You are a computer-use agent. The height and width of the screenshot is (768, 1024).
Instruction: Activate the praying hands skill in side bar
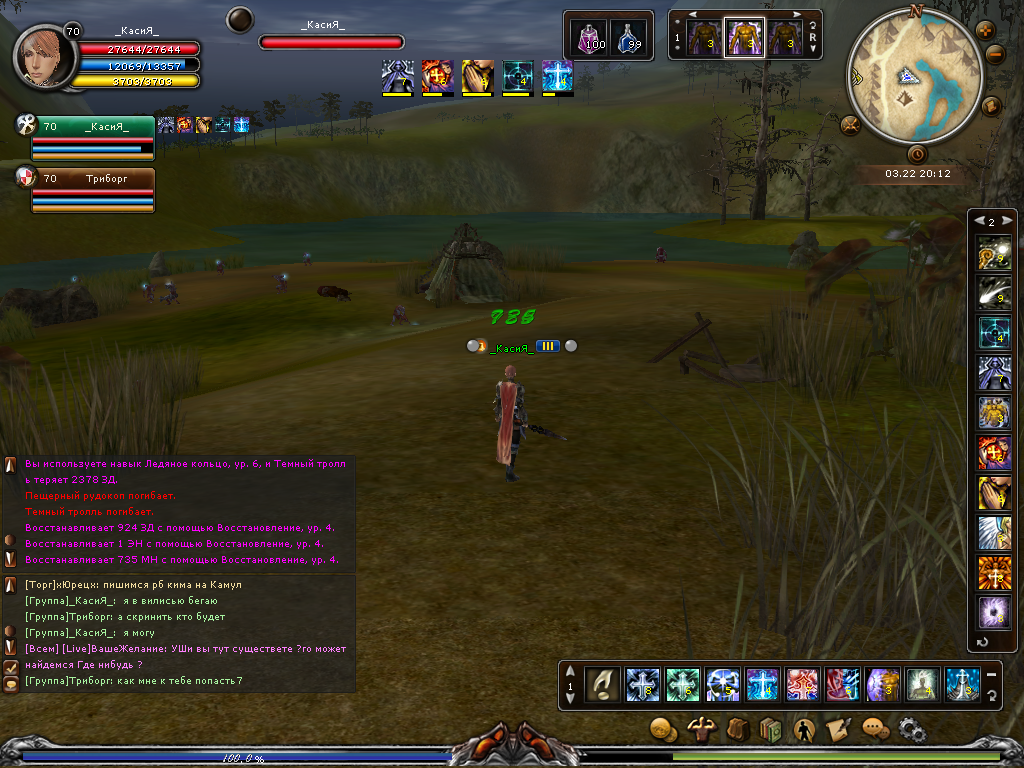[994, 493]
